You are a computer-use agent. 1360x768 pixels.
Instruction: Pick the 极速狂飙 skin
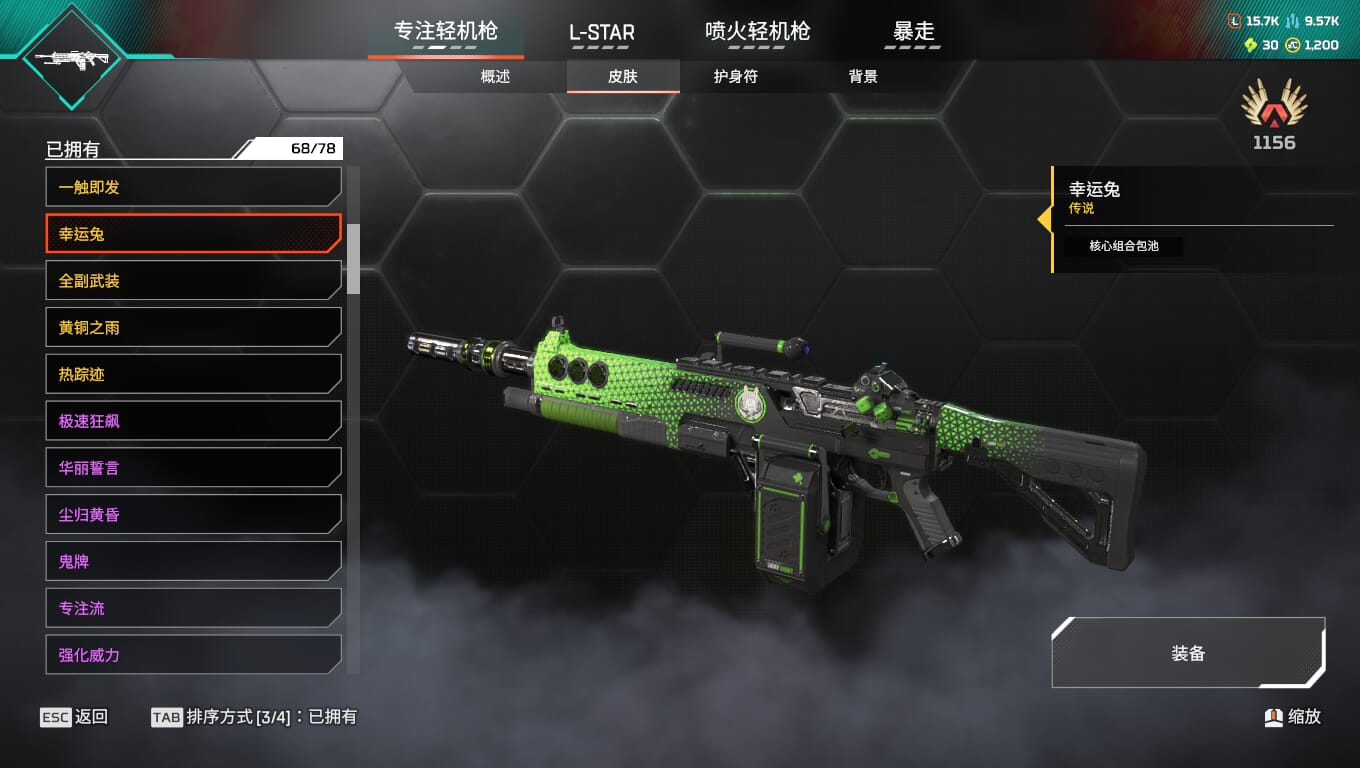click(x=193, y=421)
